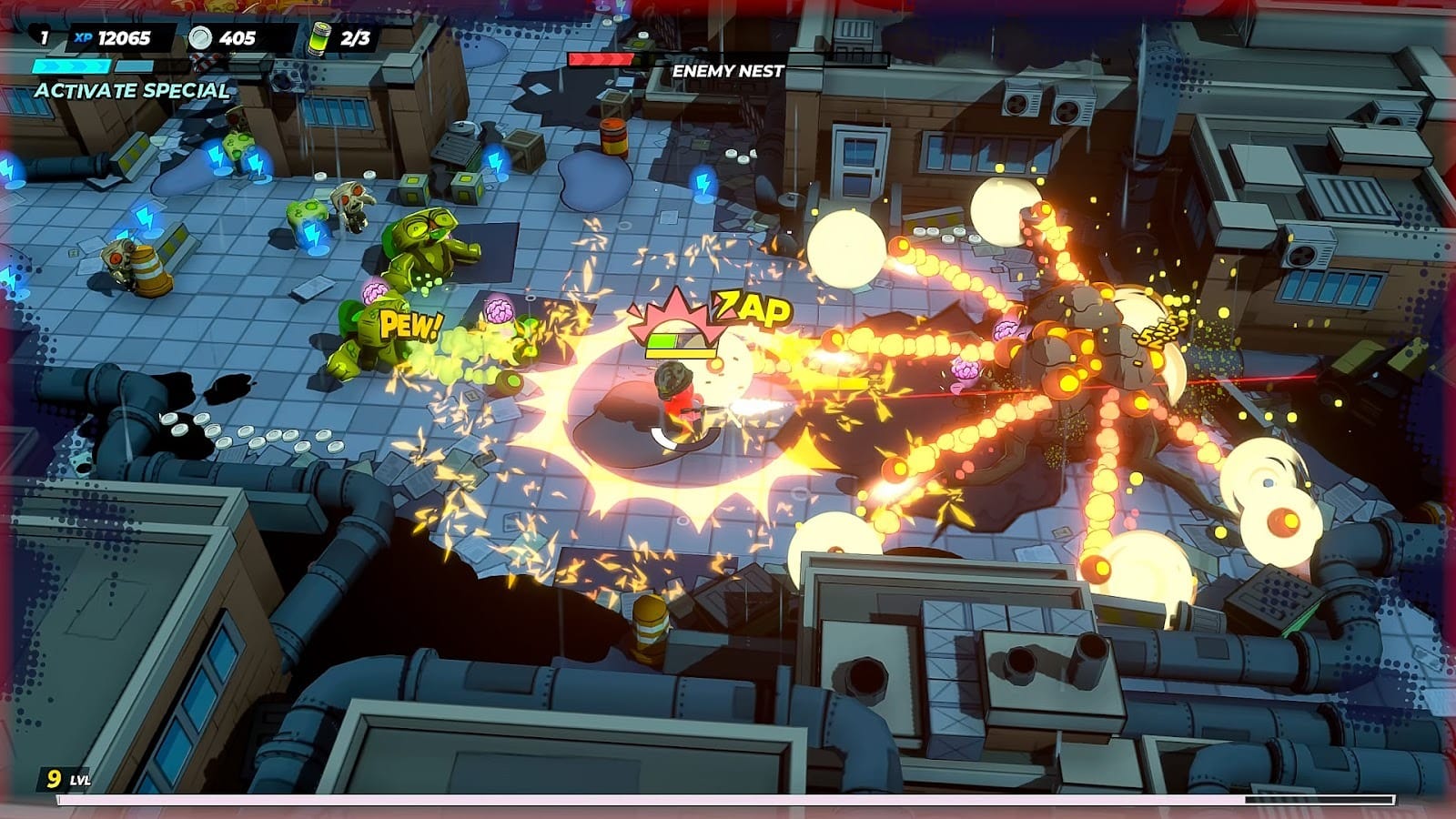Screen dimensions: 1456x819
Task: Click the Enemy Nest objective tracker
Action: pyautogui.click(x=727, y=70)
